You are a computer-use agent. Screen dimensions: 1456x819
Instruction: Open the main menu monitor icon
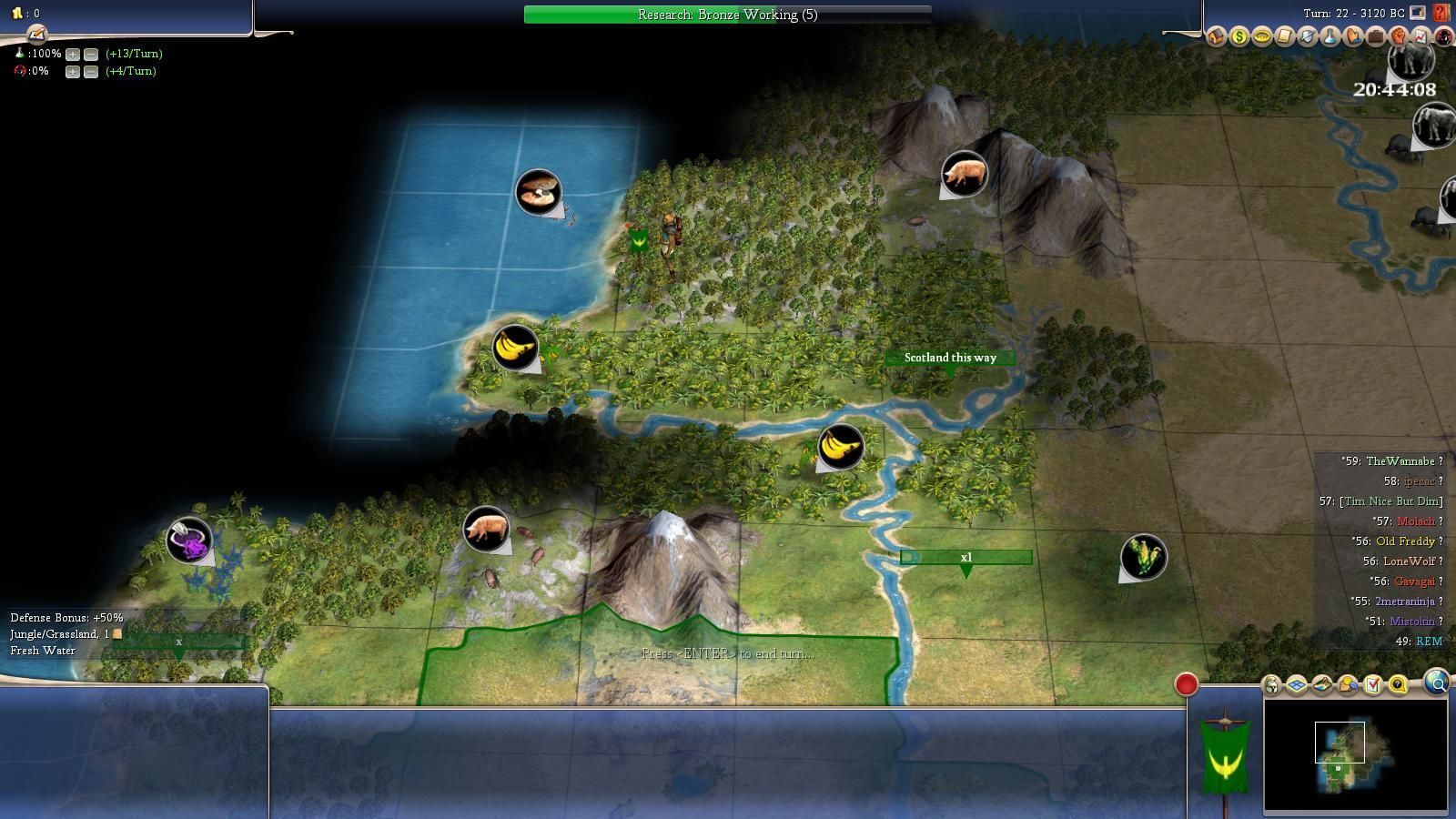(x=1418, y=13)
